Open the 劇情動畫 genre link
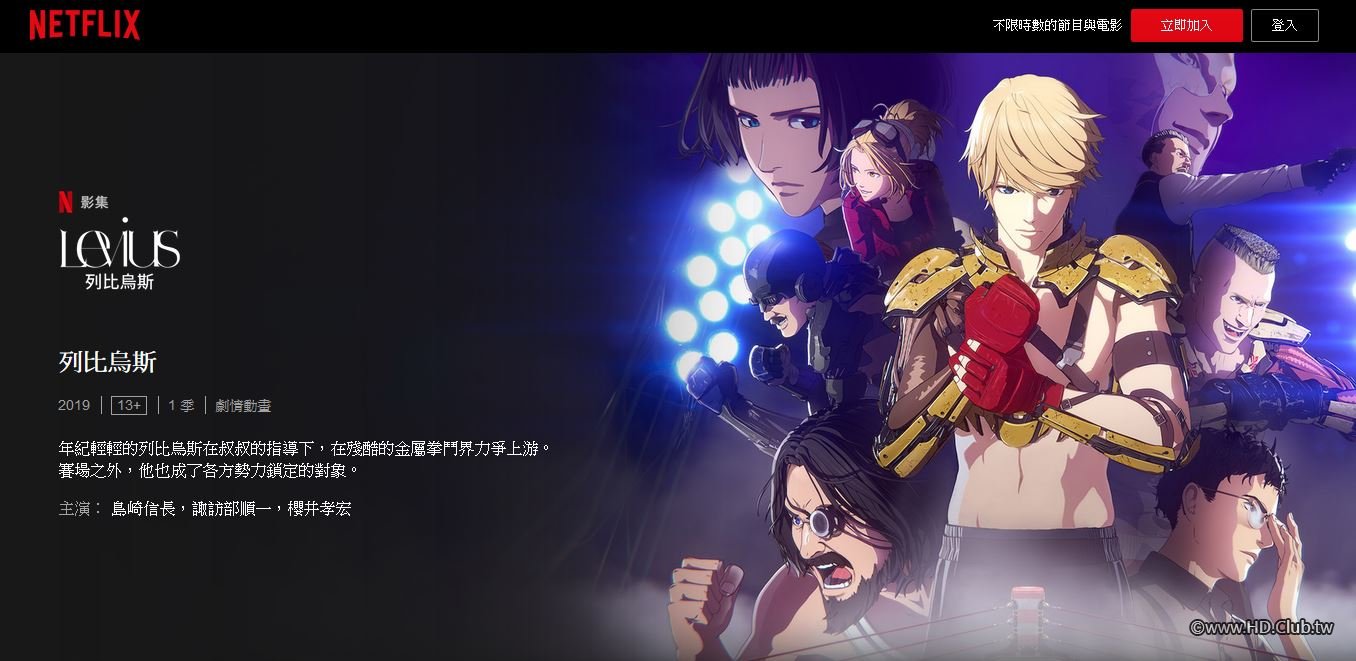This screenshot has width=1356, height=661. click(x=243, y=405)
